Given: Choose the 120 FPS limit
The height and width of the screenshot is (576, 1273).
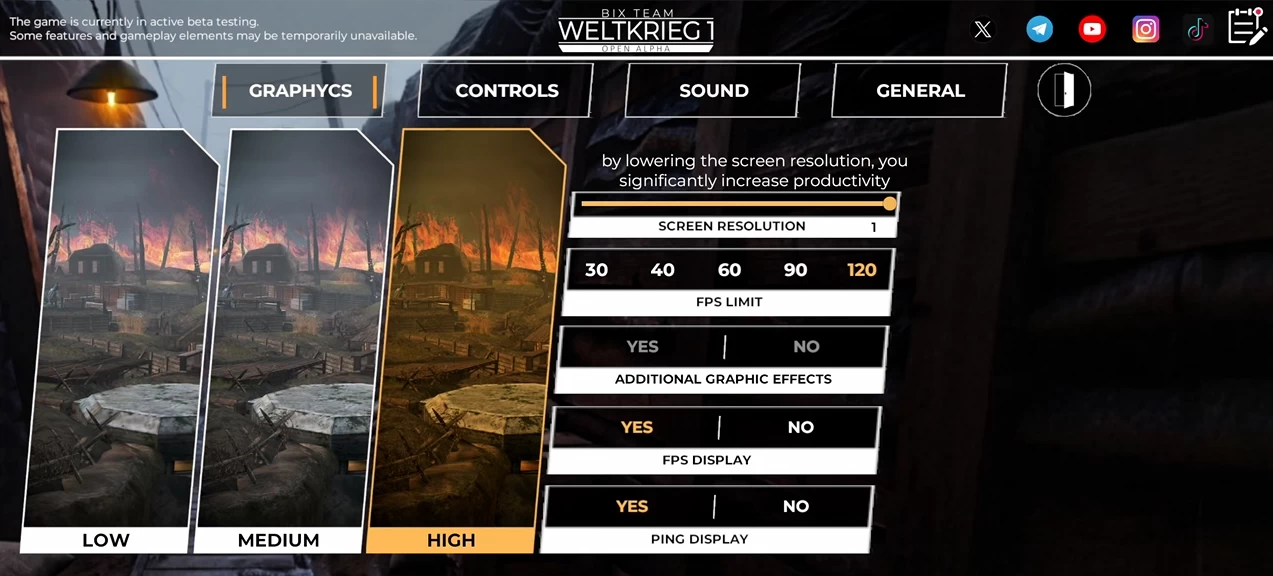Looking at the screenshot, I should coord(861,270).
